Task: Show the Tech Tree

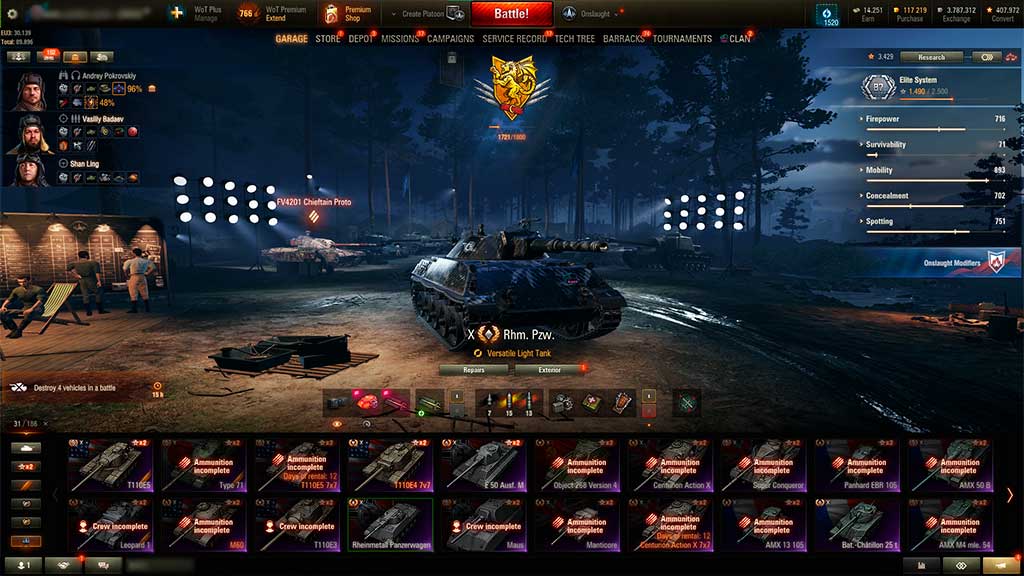Action: (574, 39)
